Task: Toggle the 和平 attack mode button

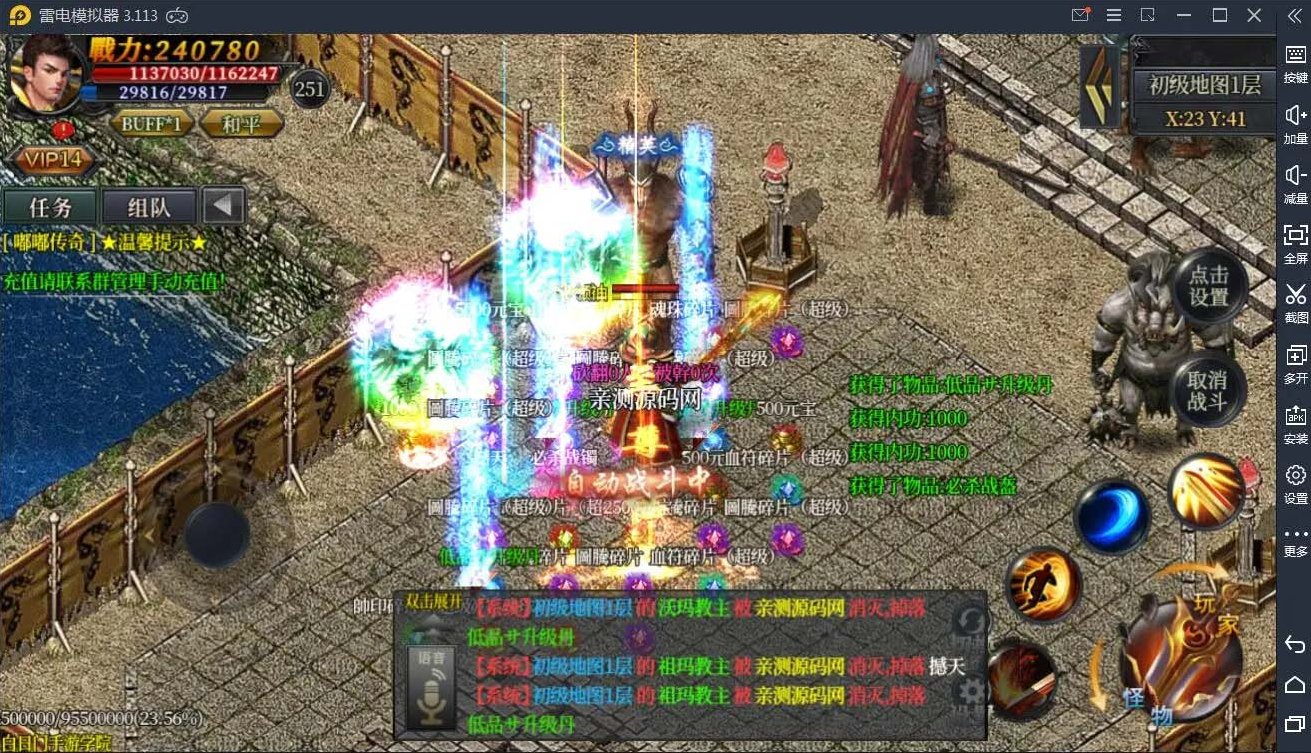Action: point(241,124)
